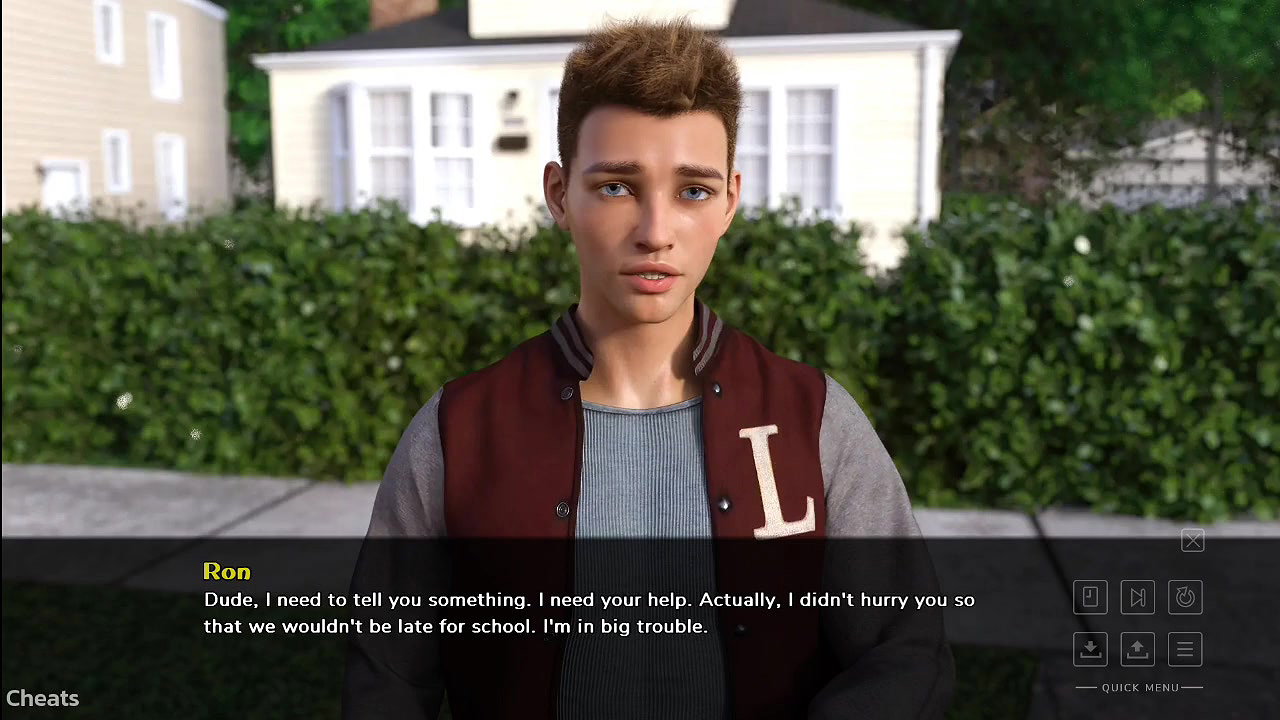Toggle auto-advance with the circular arrow icon

tap(1185, 597)
